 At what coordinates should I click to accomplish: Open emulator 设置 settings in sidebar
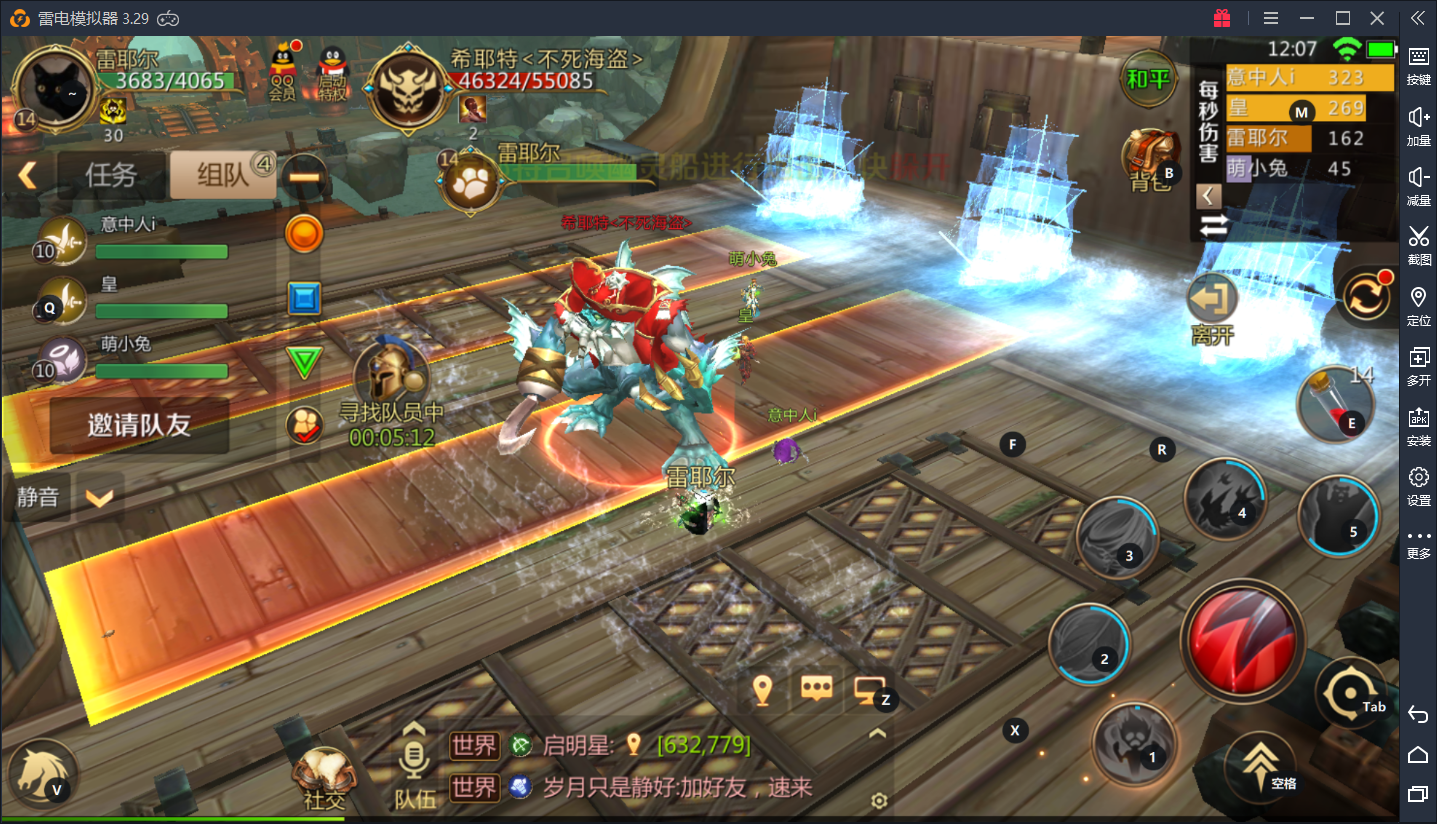click(x=1418, y=484)
